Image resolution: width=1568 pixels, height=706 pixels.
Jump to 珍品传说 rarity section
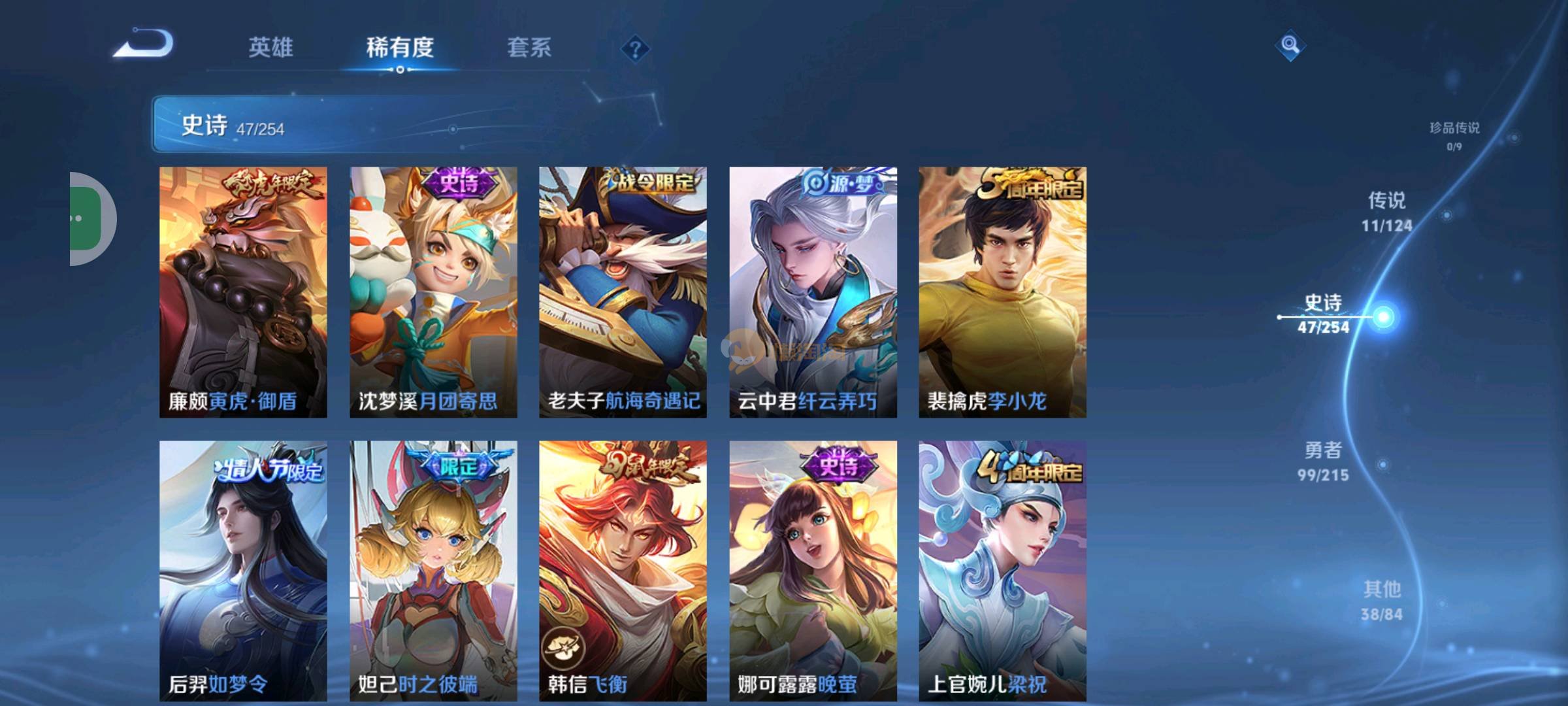1454,135
